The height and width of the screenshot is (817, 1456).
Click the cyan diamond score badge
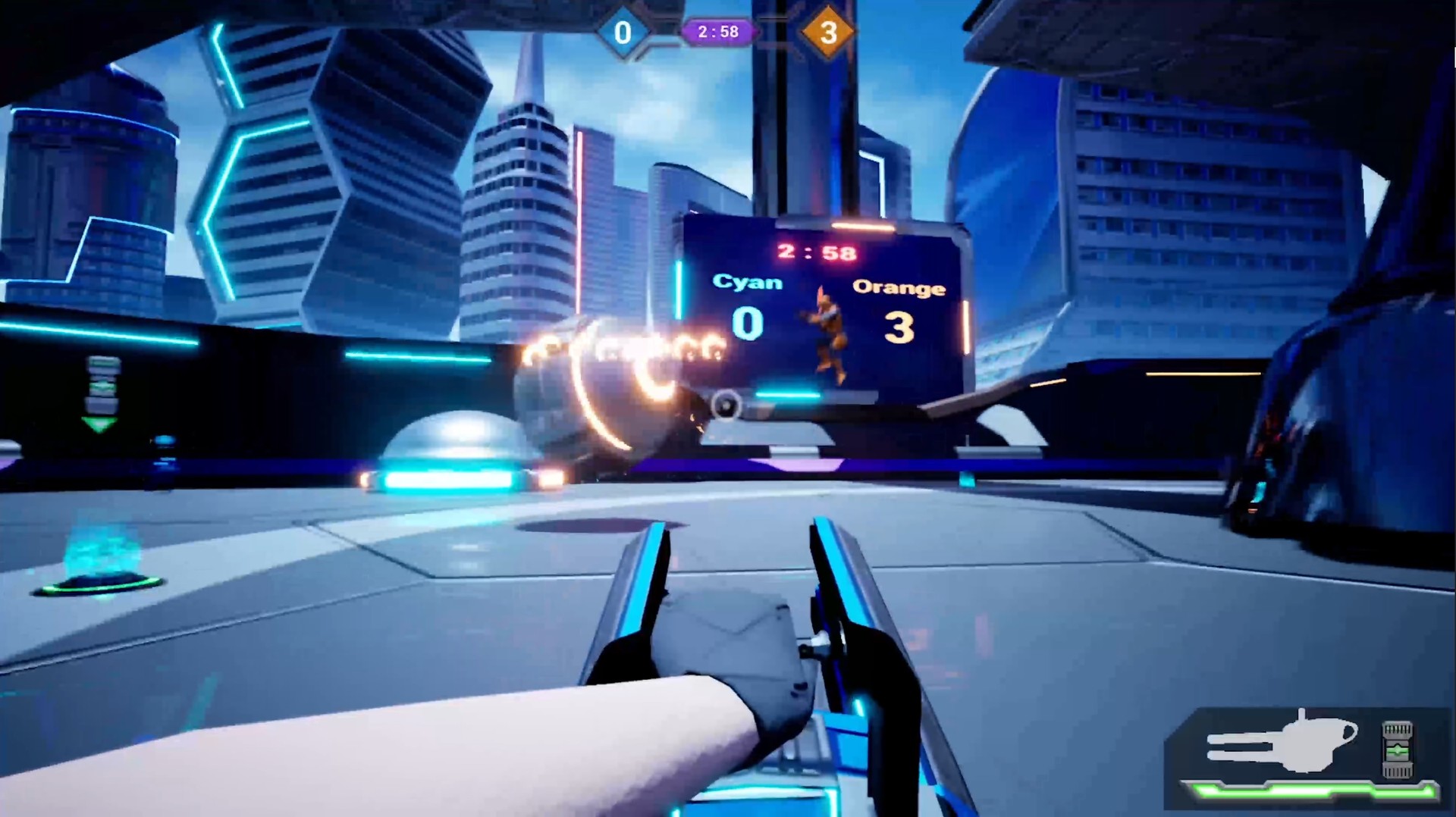coord(623,33)
